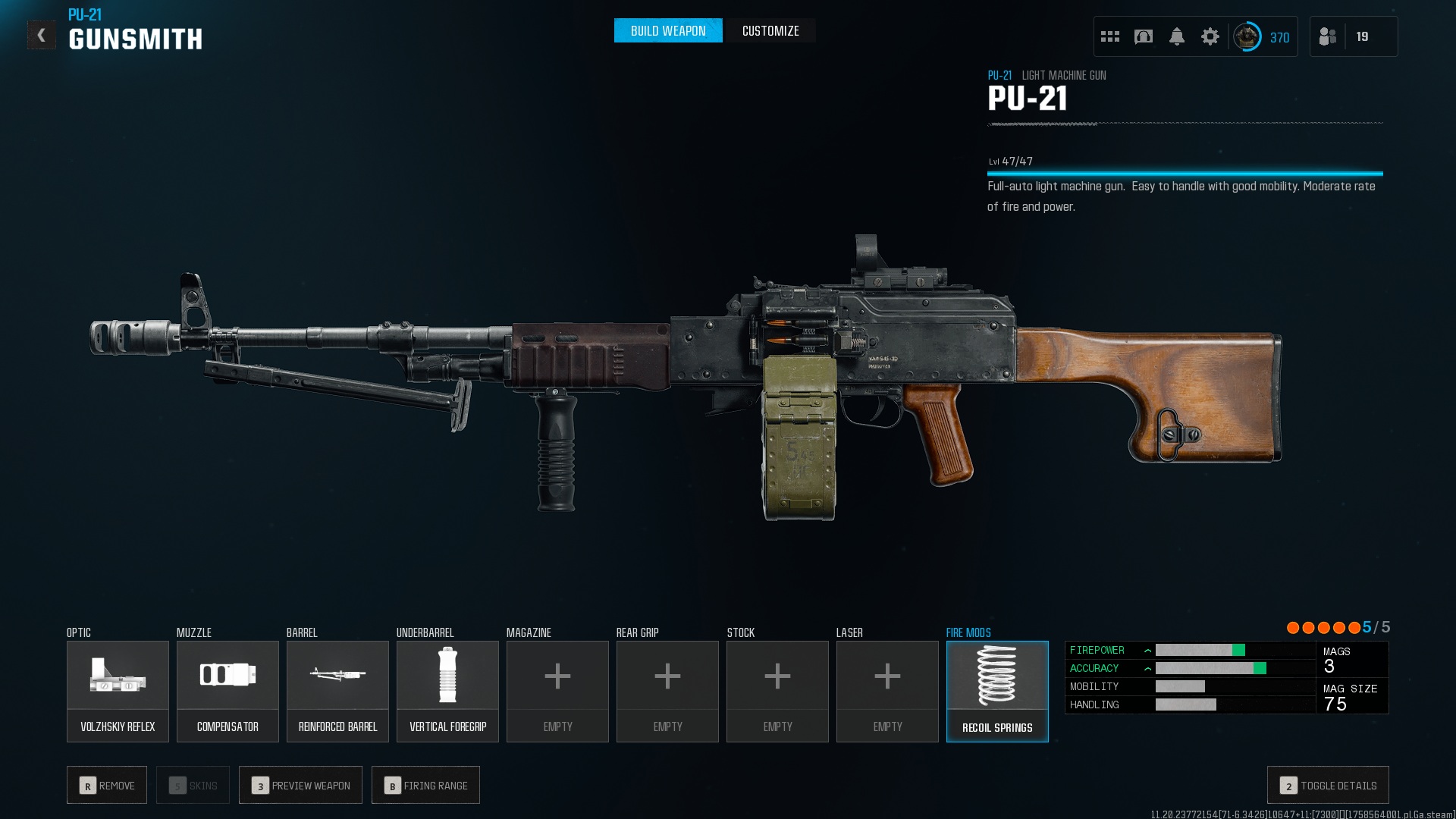Viewport: 1456px width, 819px height.
Task: Enter the Firing Range
Action: point(425,785)
